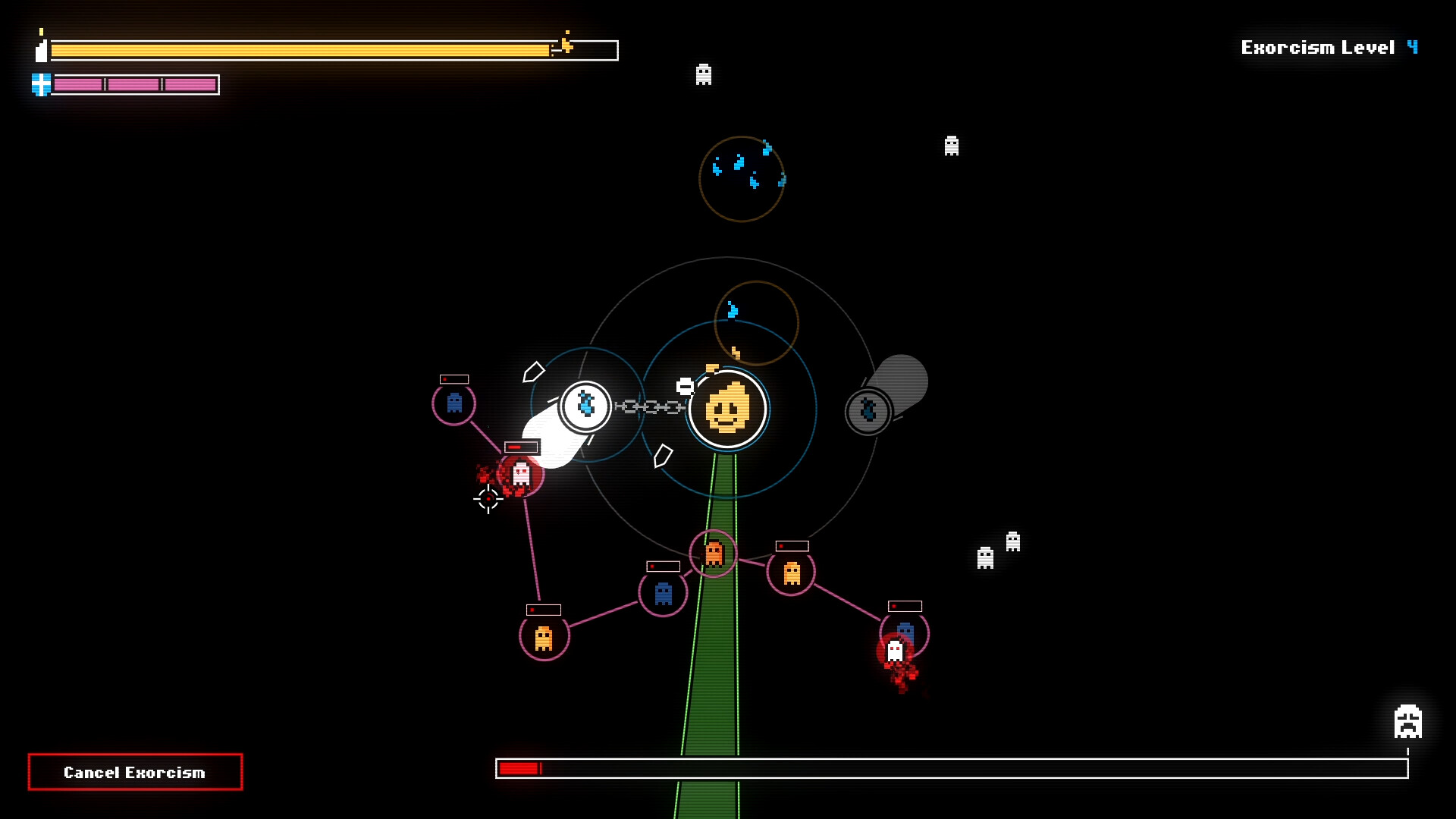This screenshot has height=819, width=1456.
Task: Select the pair of ghosts on the right side
Action: [997, 550]
